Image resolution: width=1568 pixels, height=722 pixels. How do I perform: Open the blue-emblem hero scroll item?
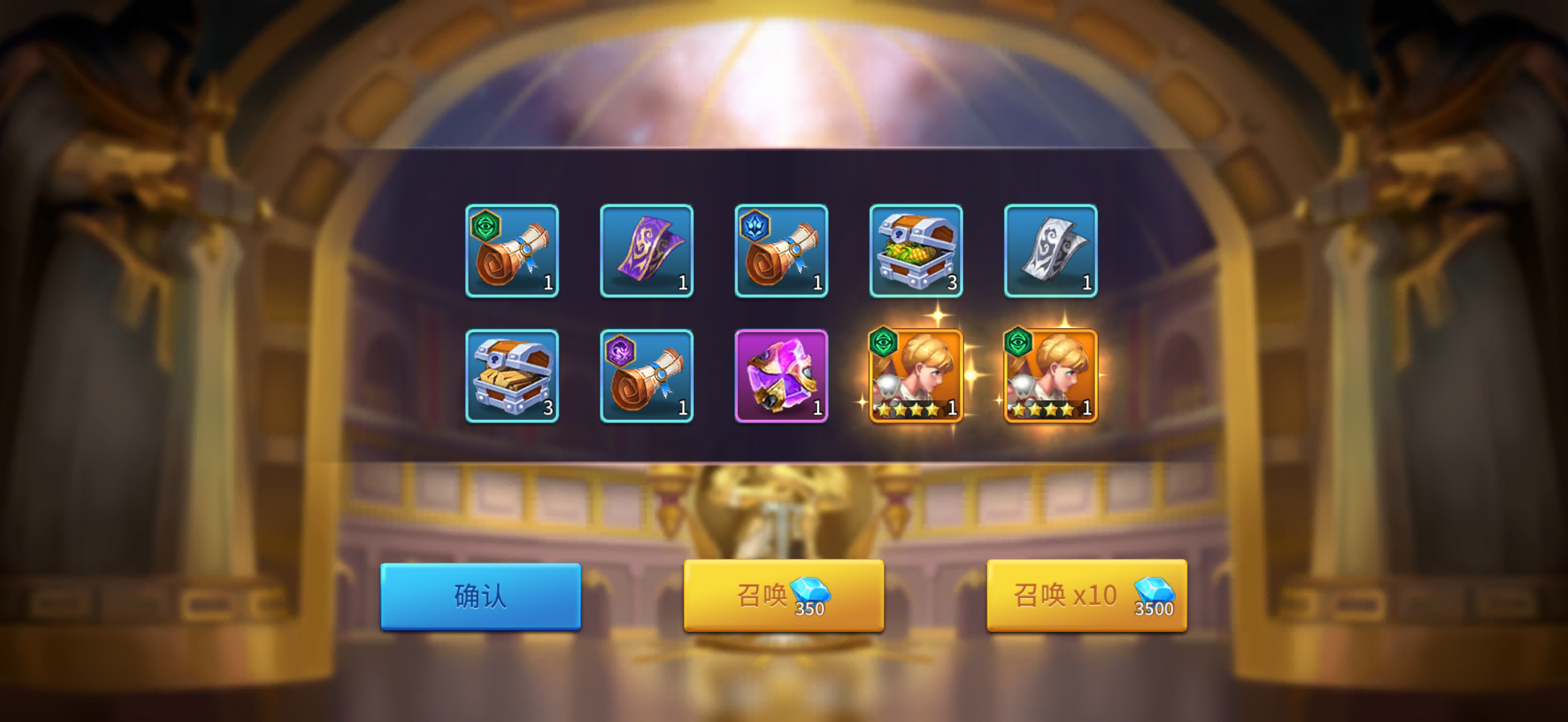782,252
